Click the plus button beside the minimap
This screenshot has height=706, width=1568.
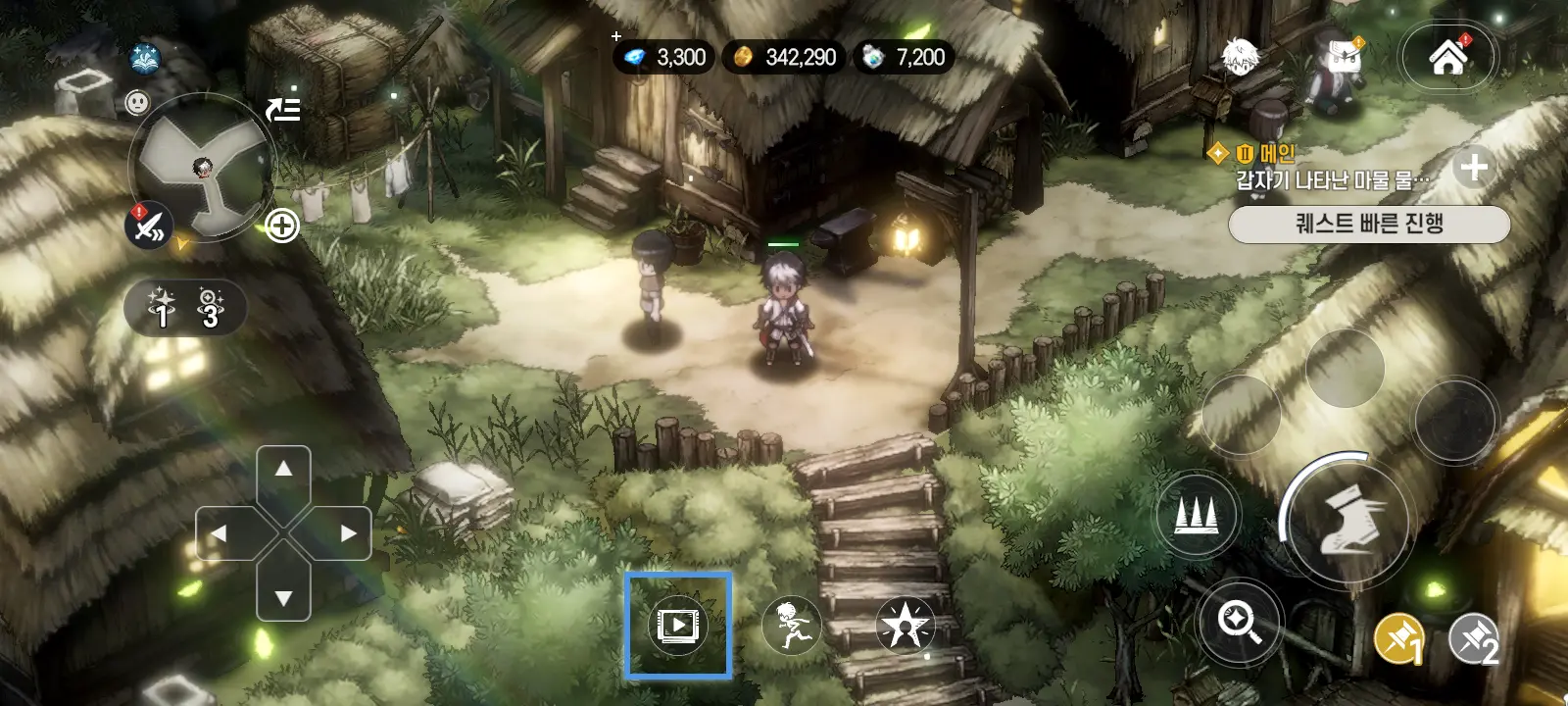pos(282,227)
